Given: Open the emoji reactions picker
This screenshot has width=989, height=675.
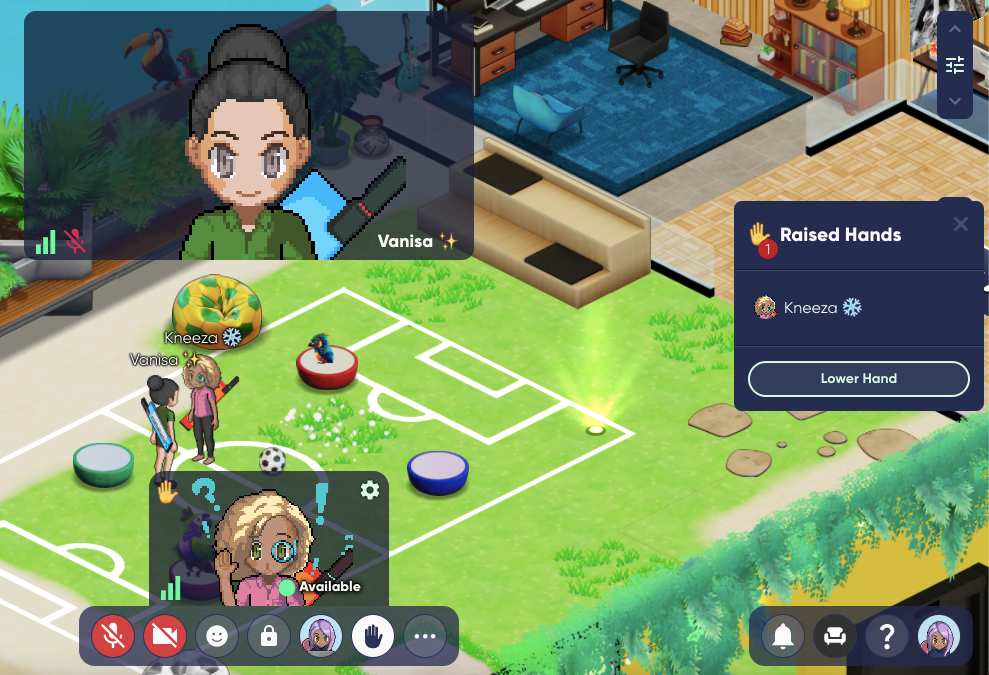Looking at the screenshot, I should pos(217,636).
